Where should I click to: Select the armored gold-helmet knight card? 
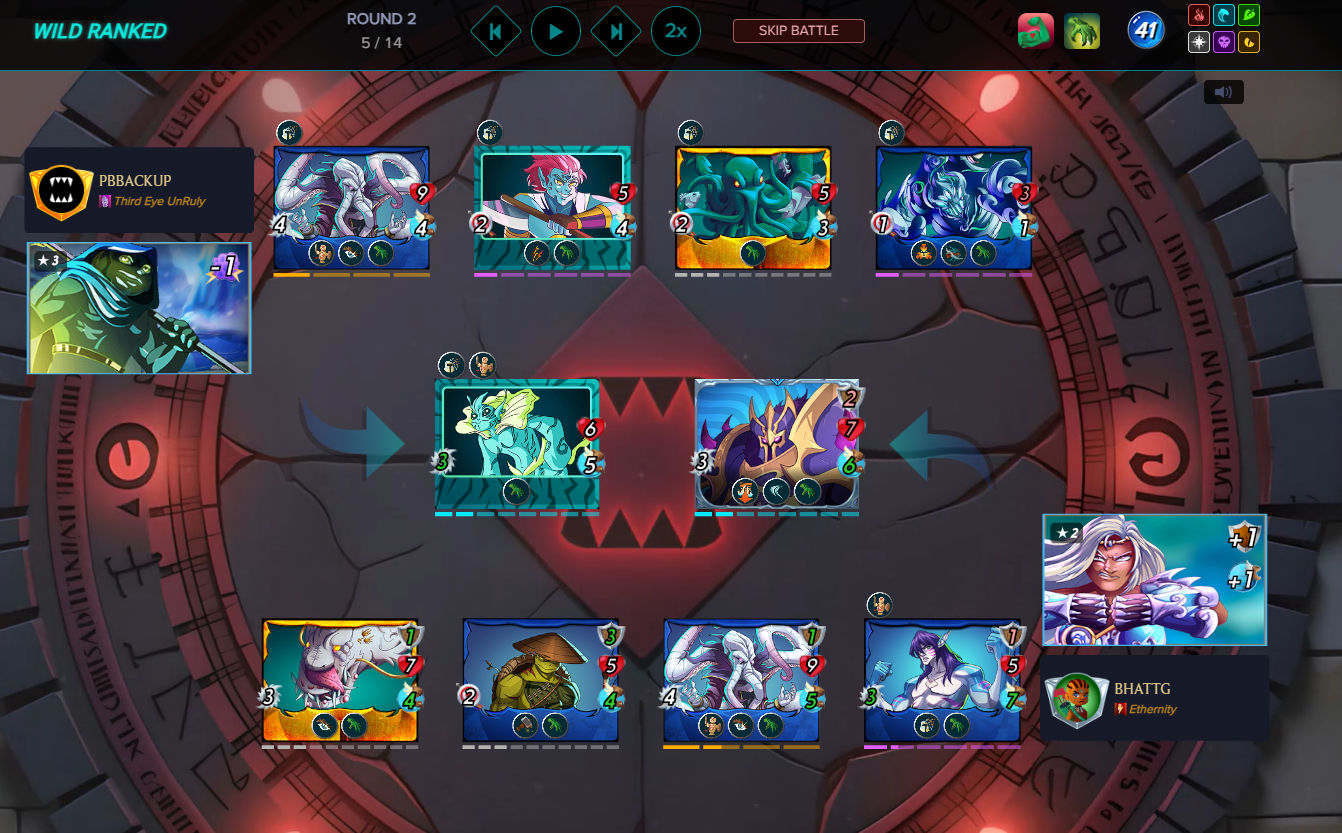click(777, 445)
